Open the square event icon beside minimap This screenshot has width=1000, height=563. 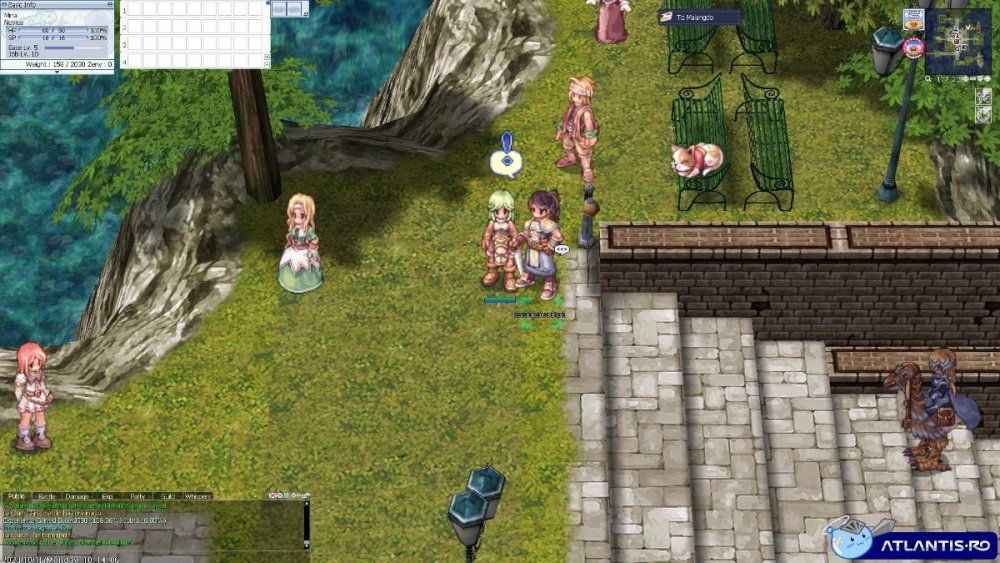[x=912, y=19]
